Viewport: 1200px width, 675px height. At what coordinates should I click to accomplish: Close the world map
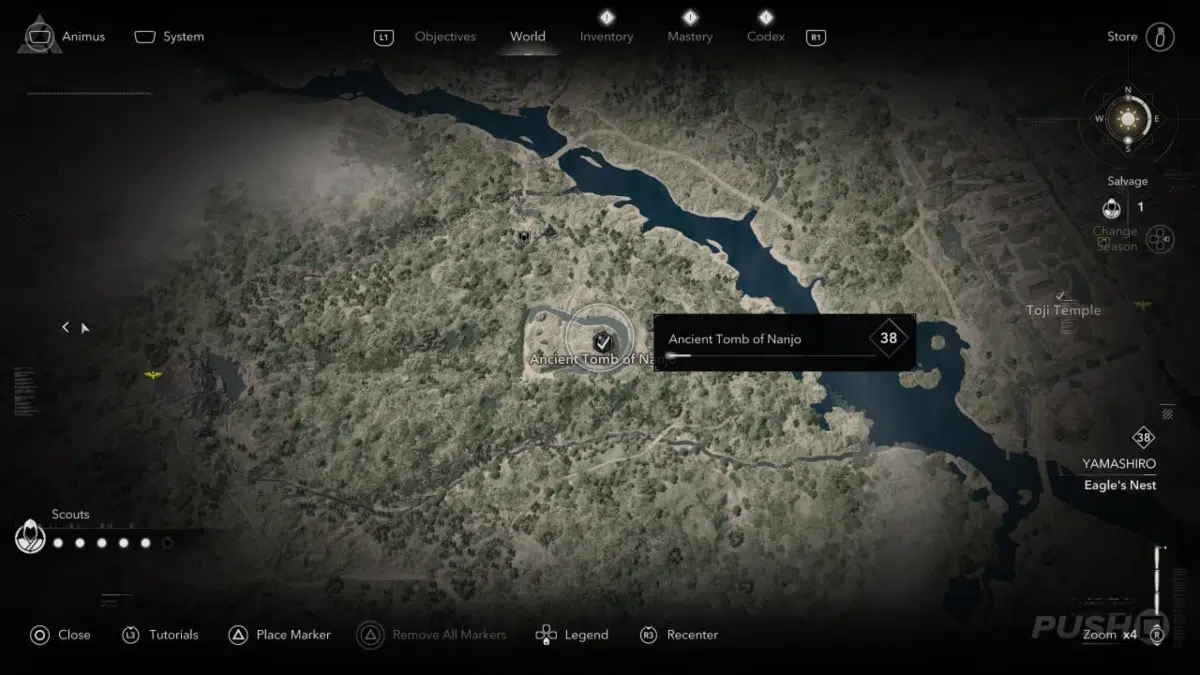tap(60, 635)
